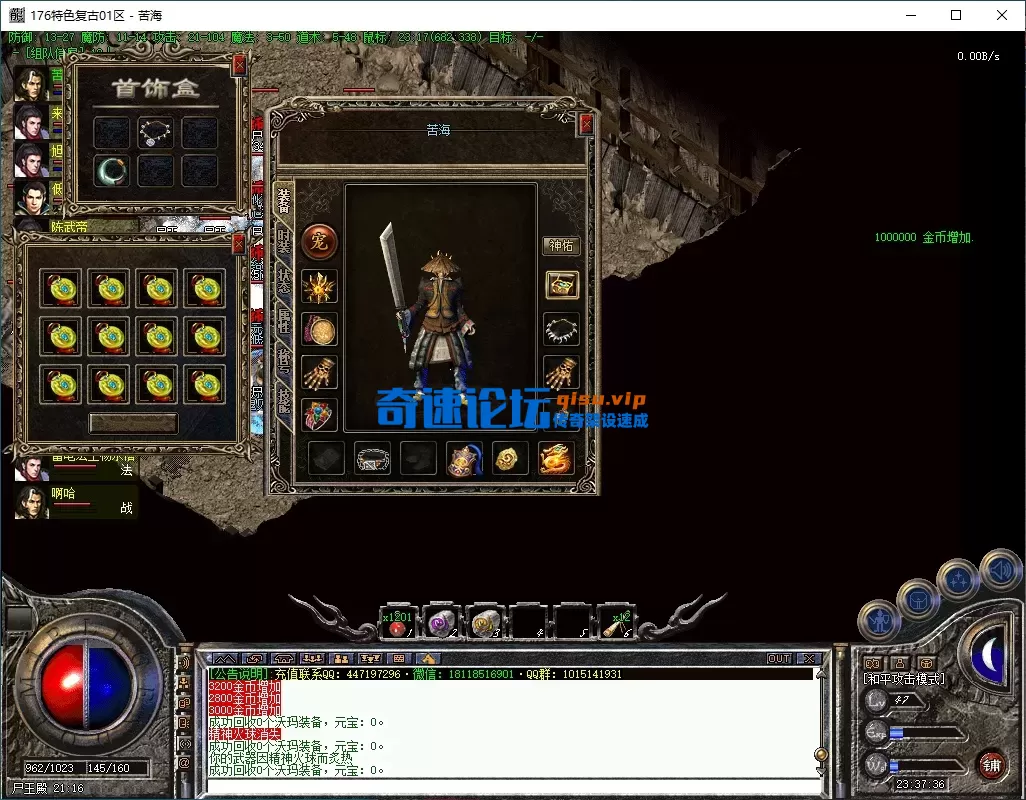Image resolution: width=1026 pixels, height=800 pixels.
Task: Open the 状态 status tab
Action: pyautogui.click(x=284, y=280)
